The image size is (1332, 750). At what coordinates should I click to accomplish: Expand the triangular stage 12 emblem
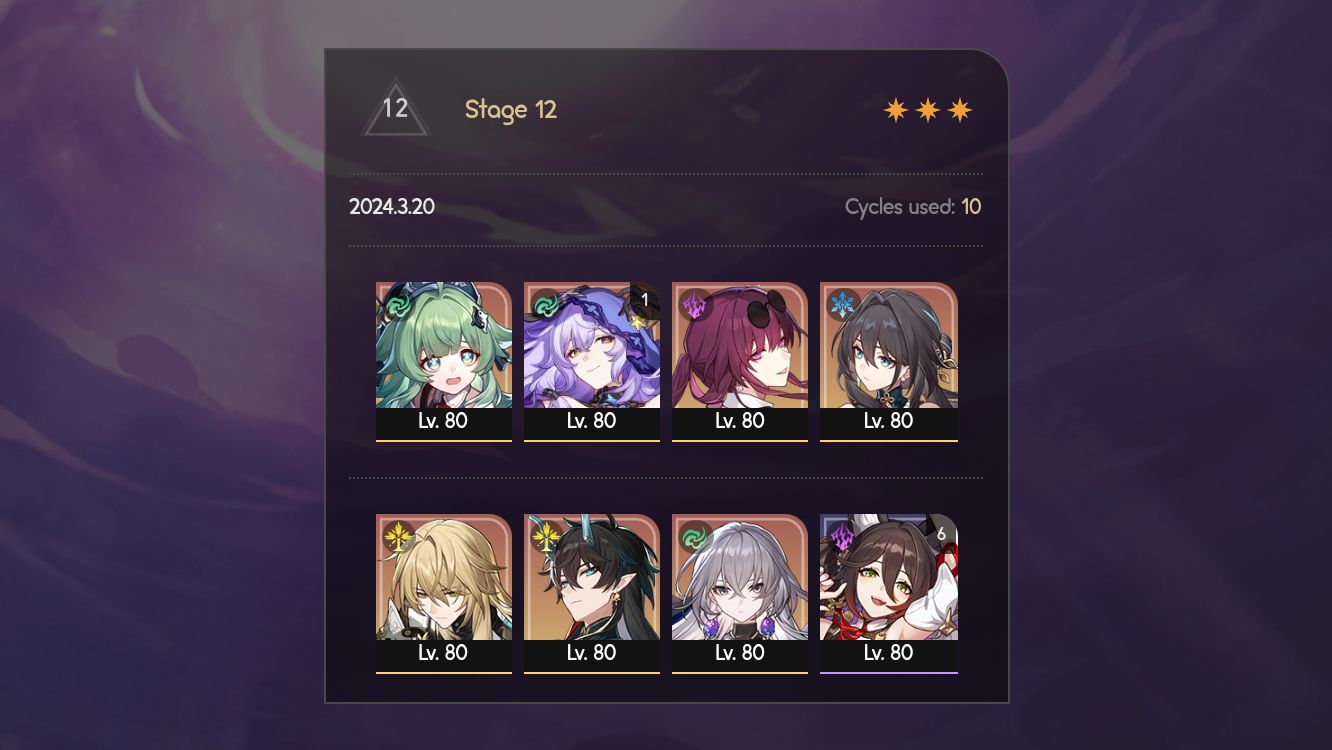click(396, 110)
